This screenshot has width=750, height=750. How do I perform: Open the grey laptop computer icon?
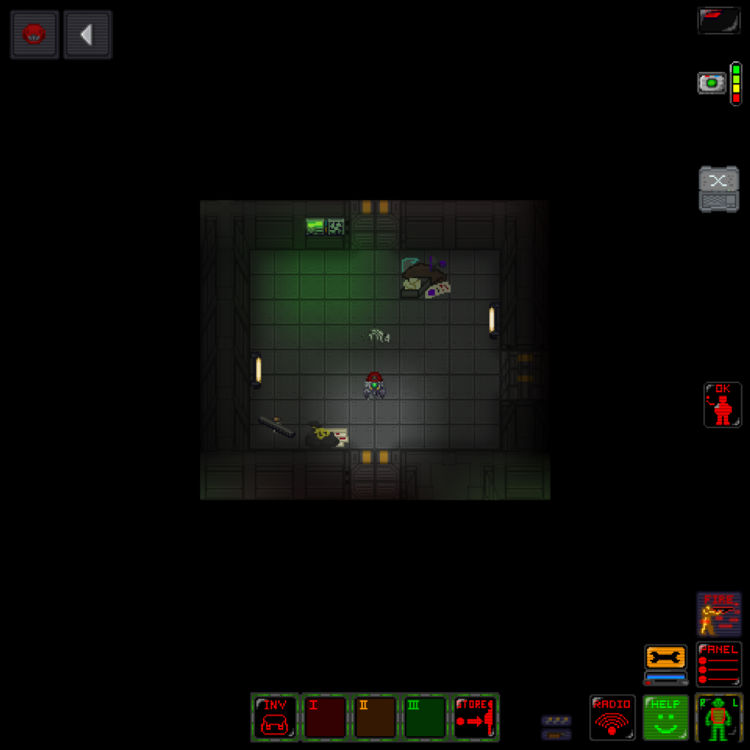pyautogui.click(x=719, y=189)
